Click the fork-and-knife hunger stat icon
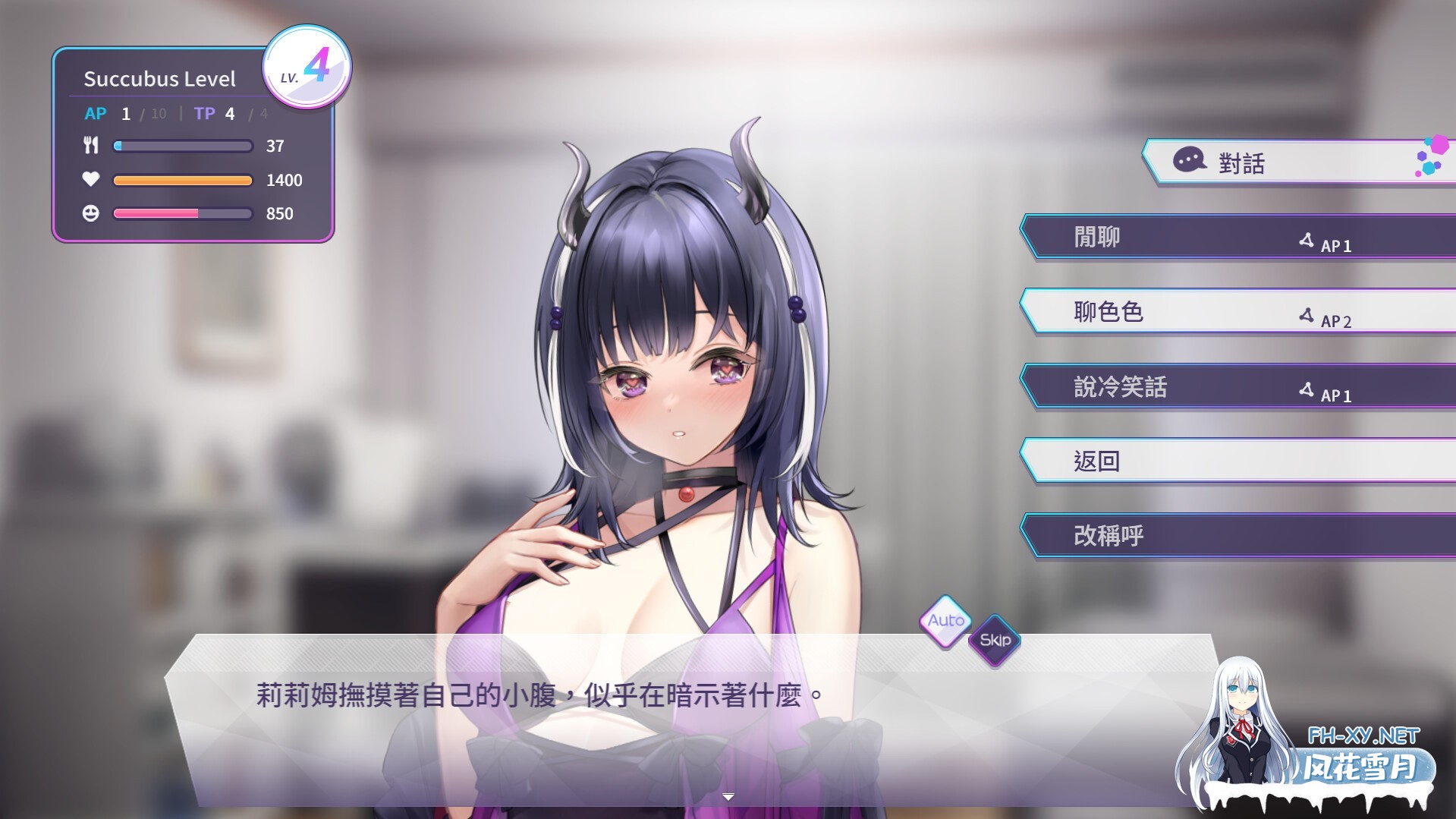Screen dimensions: 1456x819 [x=91, y=146]
